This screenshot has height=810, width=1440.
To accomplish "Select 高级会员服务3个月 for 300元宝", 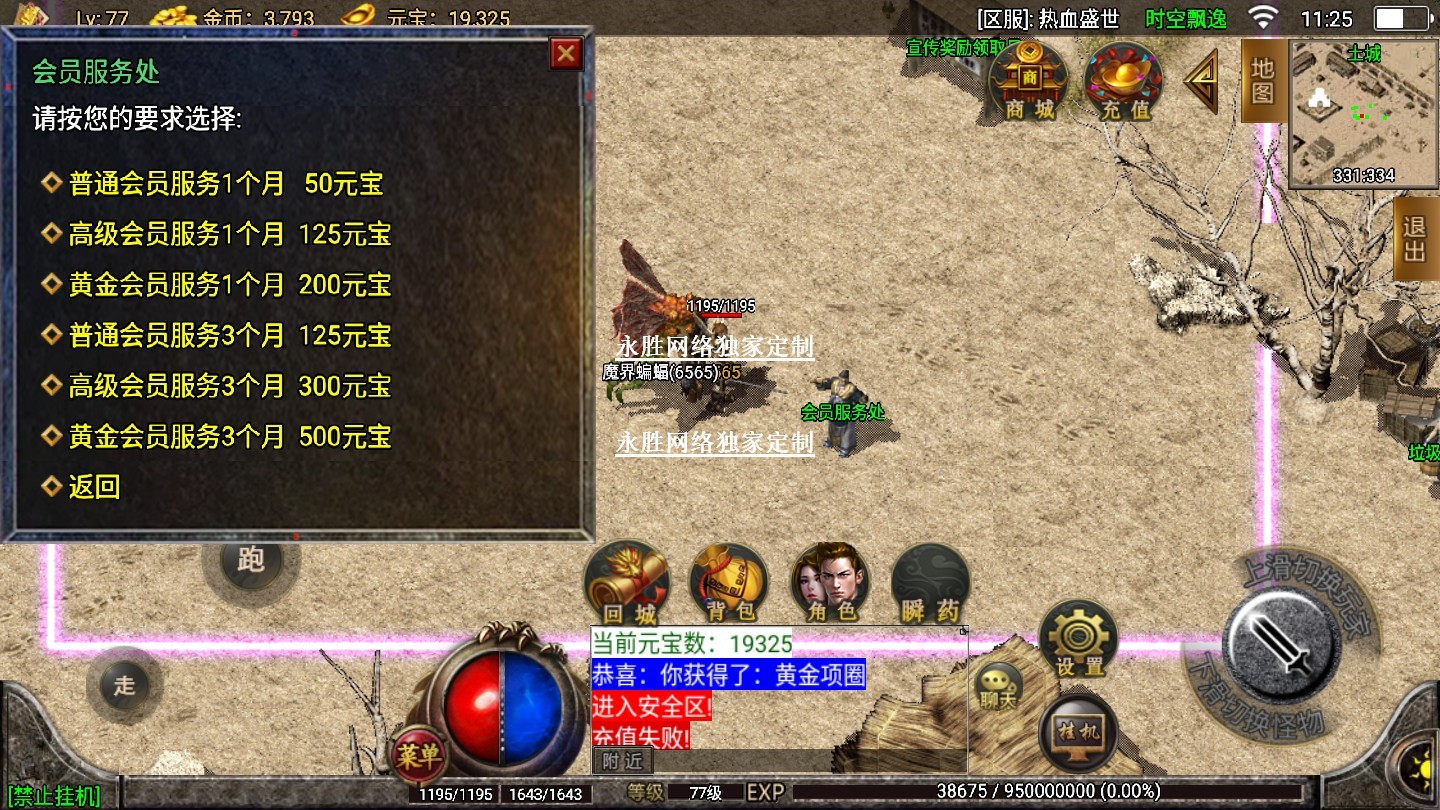I will pyautogui.click(x=229, y=386).
